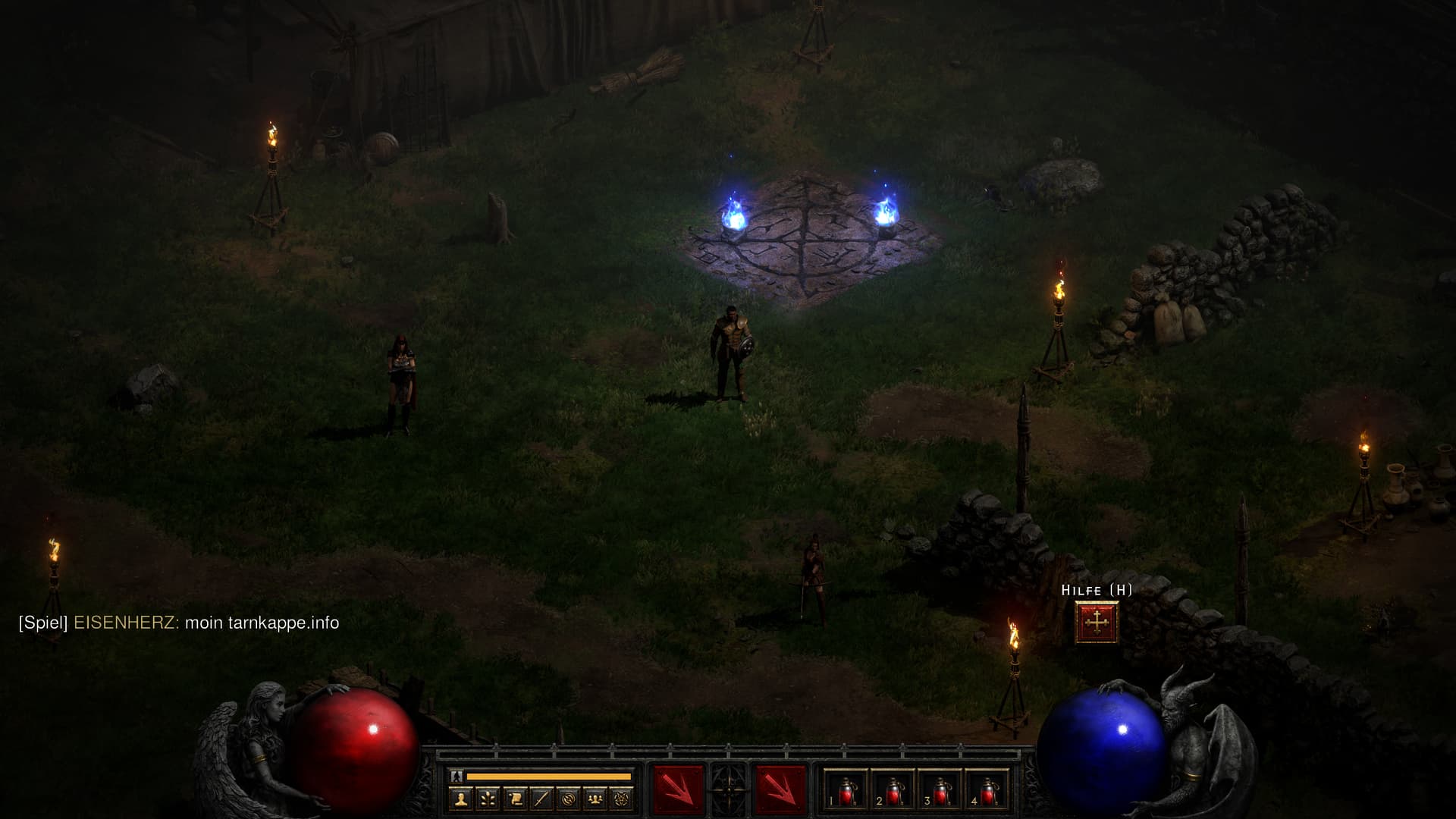The width and height of the screenshot is (1456, 819).
Task: Use the healing potion in belt slot 2
Action: [x=893, y=791]
